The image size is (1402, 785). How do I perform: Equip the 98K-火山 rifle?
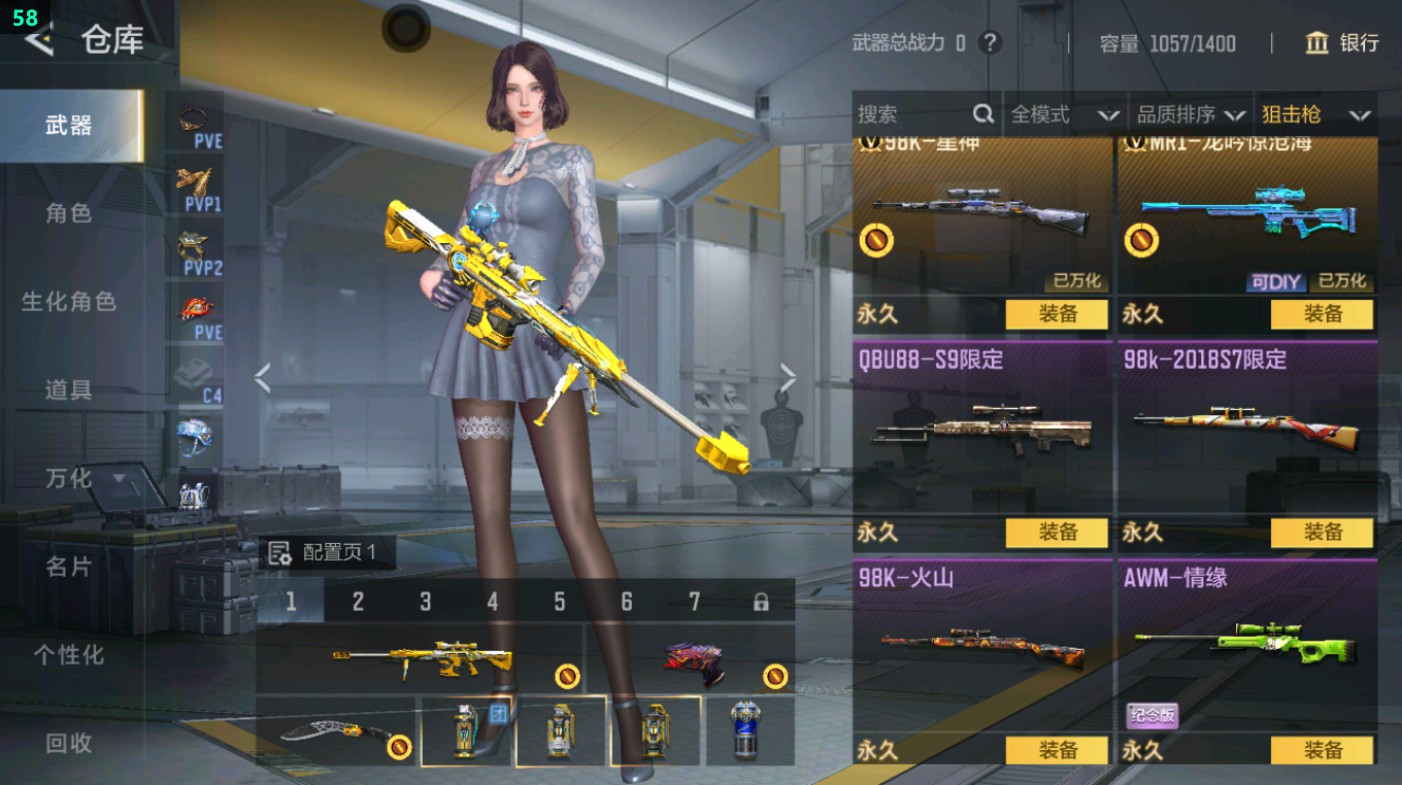coord(1056,750)
